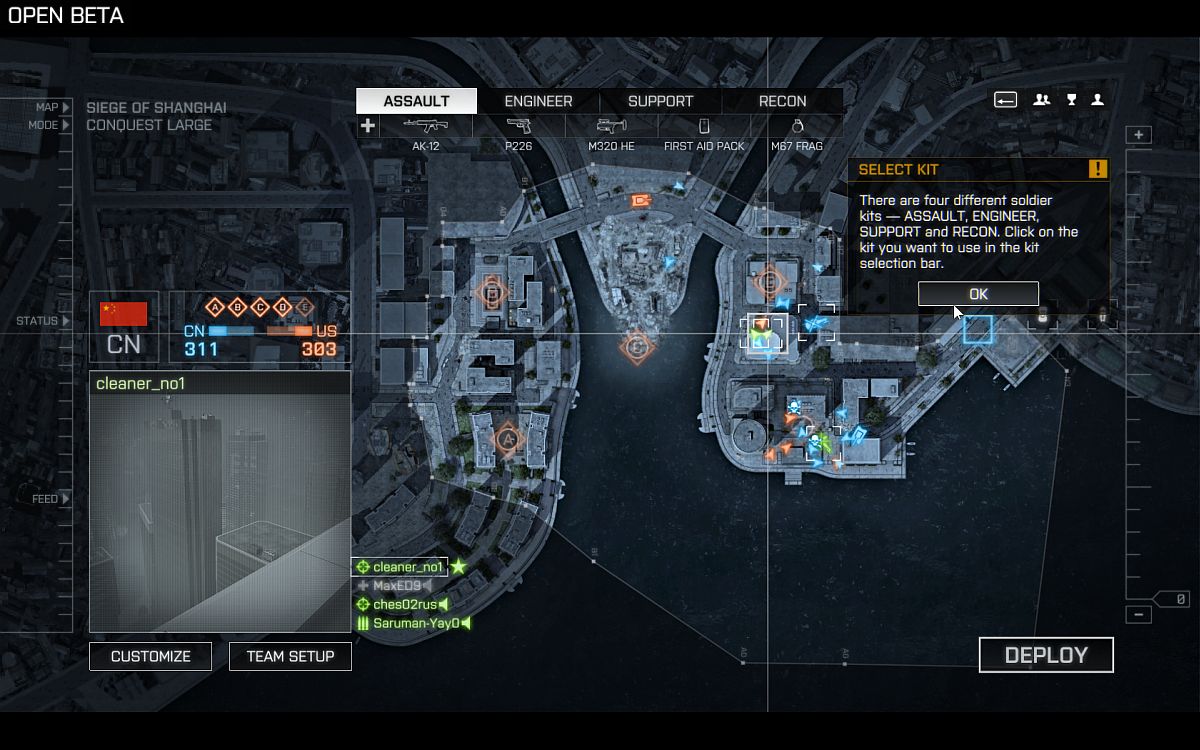This screenshot has height=750, width=1200.
Task: Deploy into the match
Action: pyautogui.click(x=1045, y=655)
